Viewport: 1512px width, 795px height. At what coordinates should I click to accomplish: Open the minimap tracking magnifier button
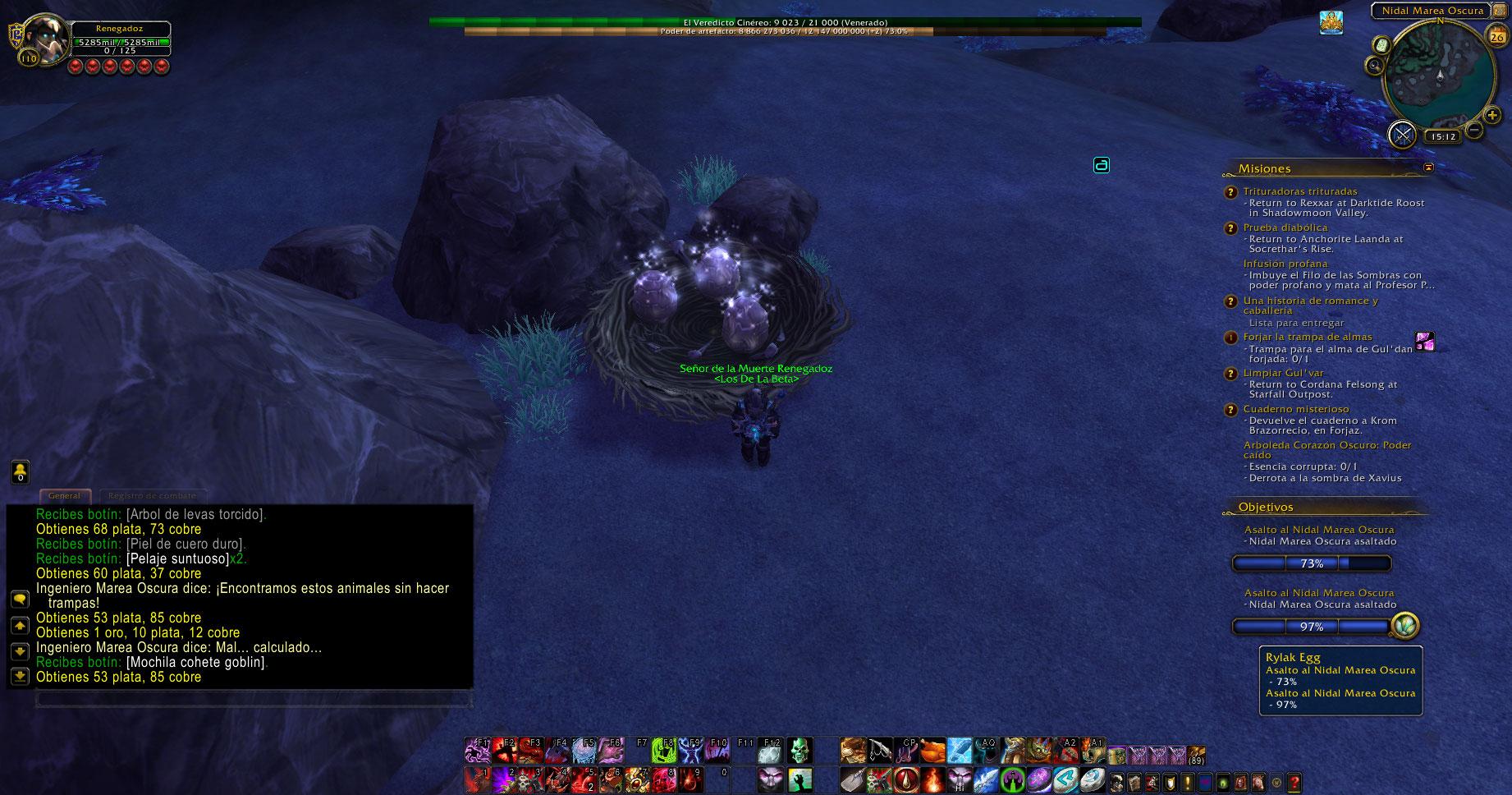point(1374,65)
